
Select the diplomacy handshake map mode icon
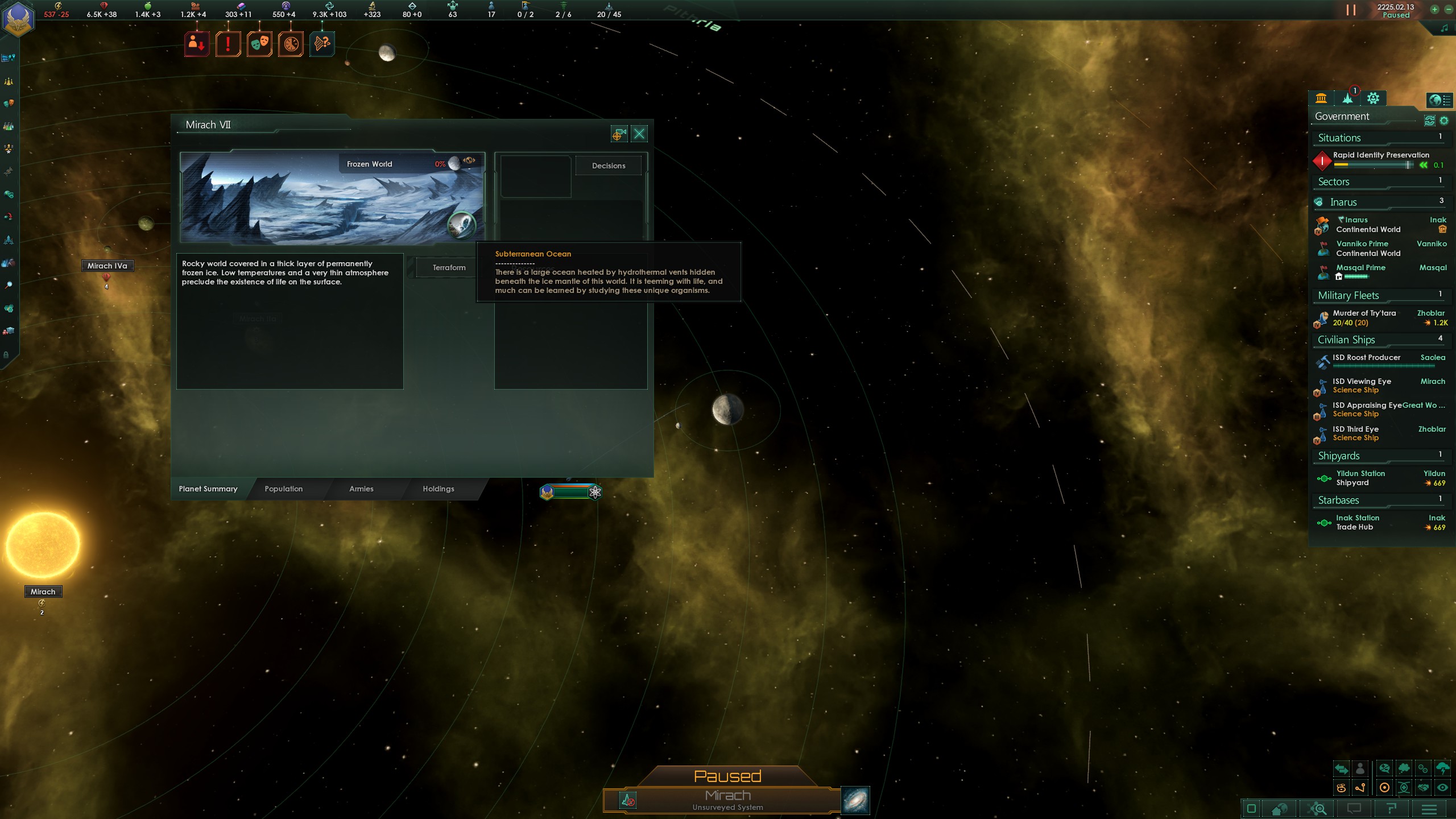click(x=1424, y=787)
